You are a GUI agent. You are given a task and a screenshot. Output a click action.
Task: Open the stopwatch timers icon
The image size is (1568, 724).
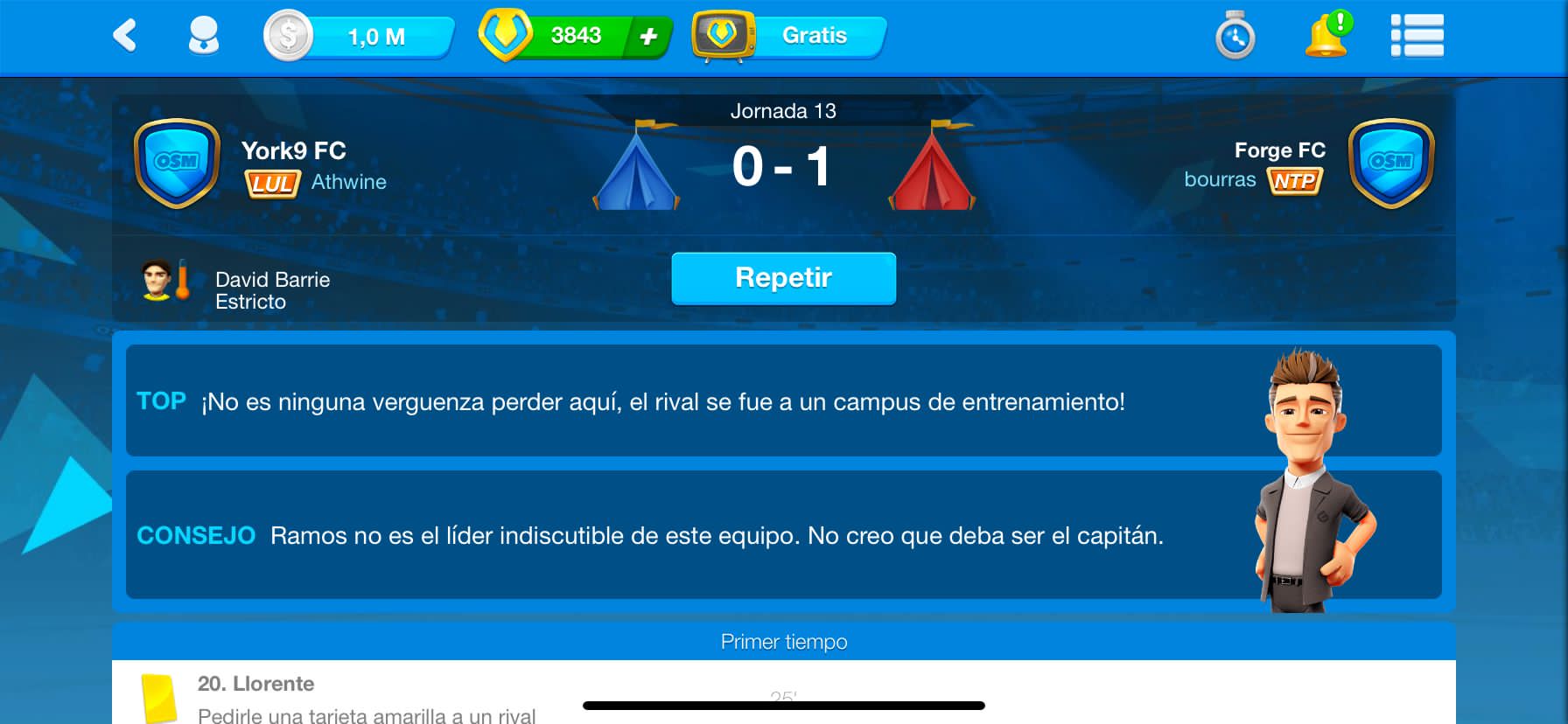[x=1235, y=36]
